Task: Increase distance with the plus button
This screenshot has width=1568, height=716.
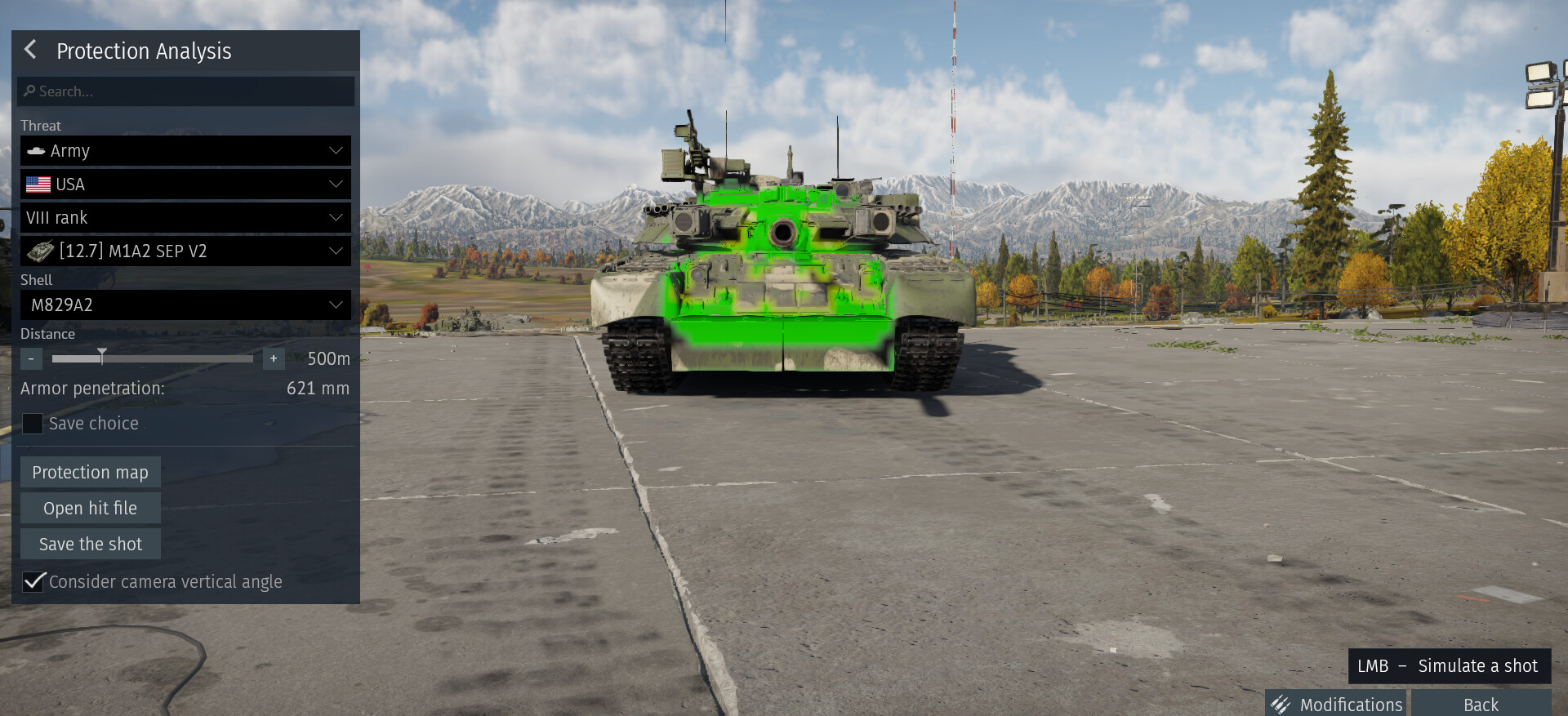Action: tap(274, 358)
